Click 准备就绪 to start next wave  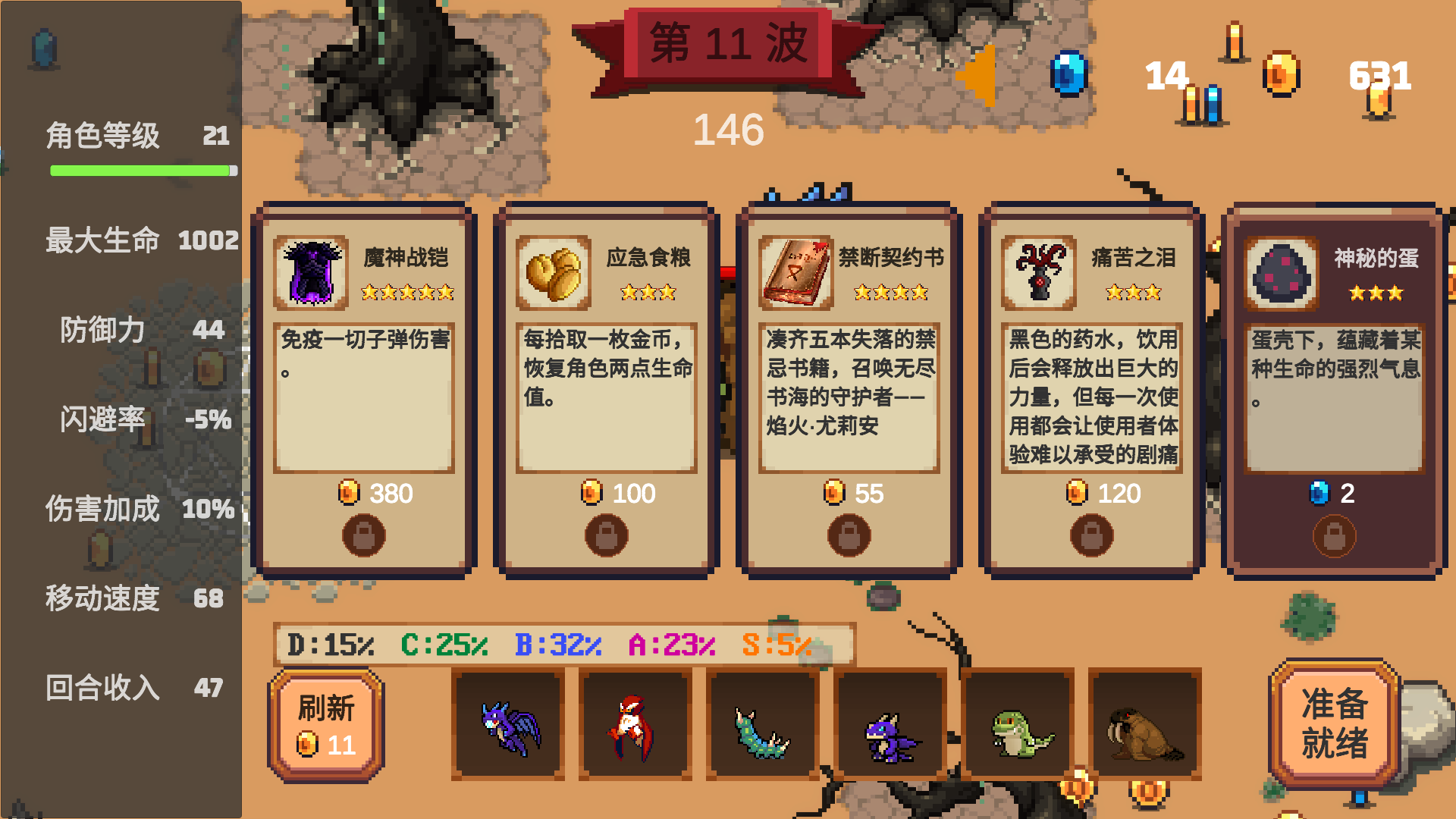click(x=1334, y=723)
